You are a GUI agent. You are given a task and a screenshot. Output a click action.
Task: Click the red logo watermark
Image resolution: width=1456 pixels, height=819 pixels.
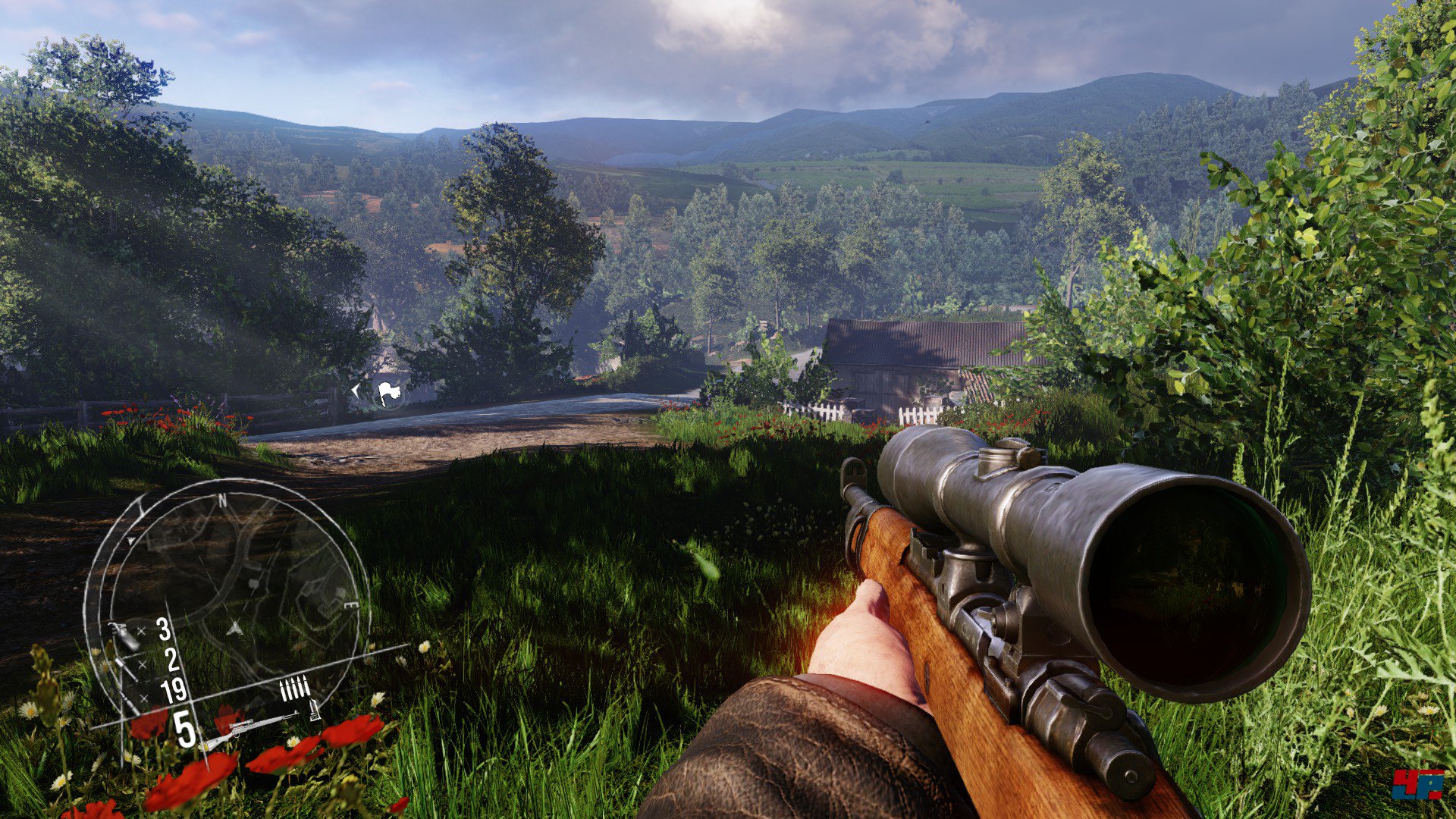(1417, 785)
